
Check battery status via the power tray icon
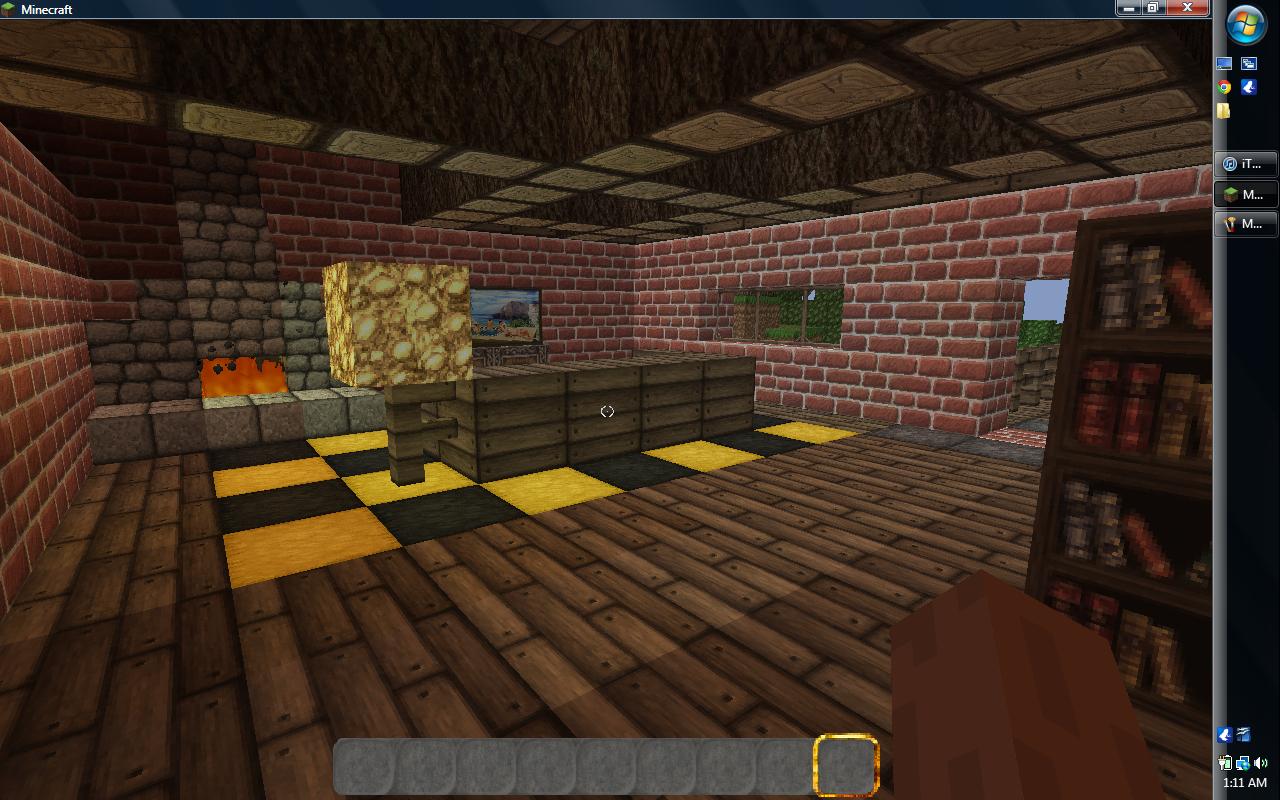click(1225, 763)
